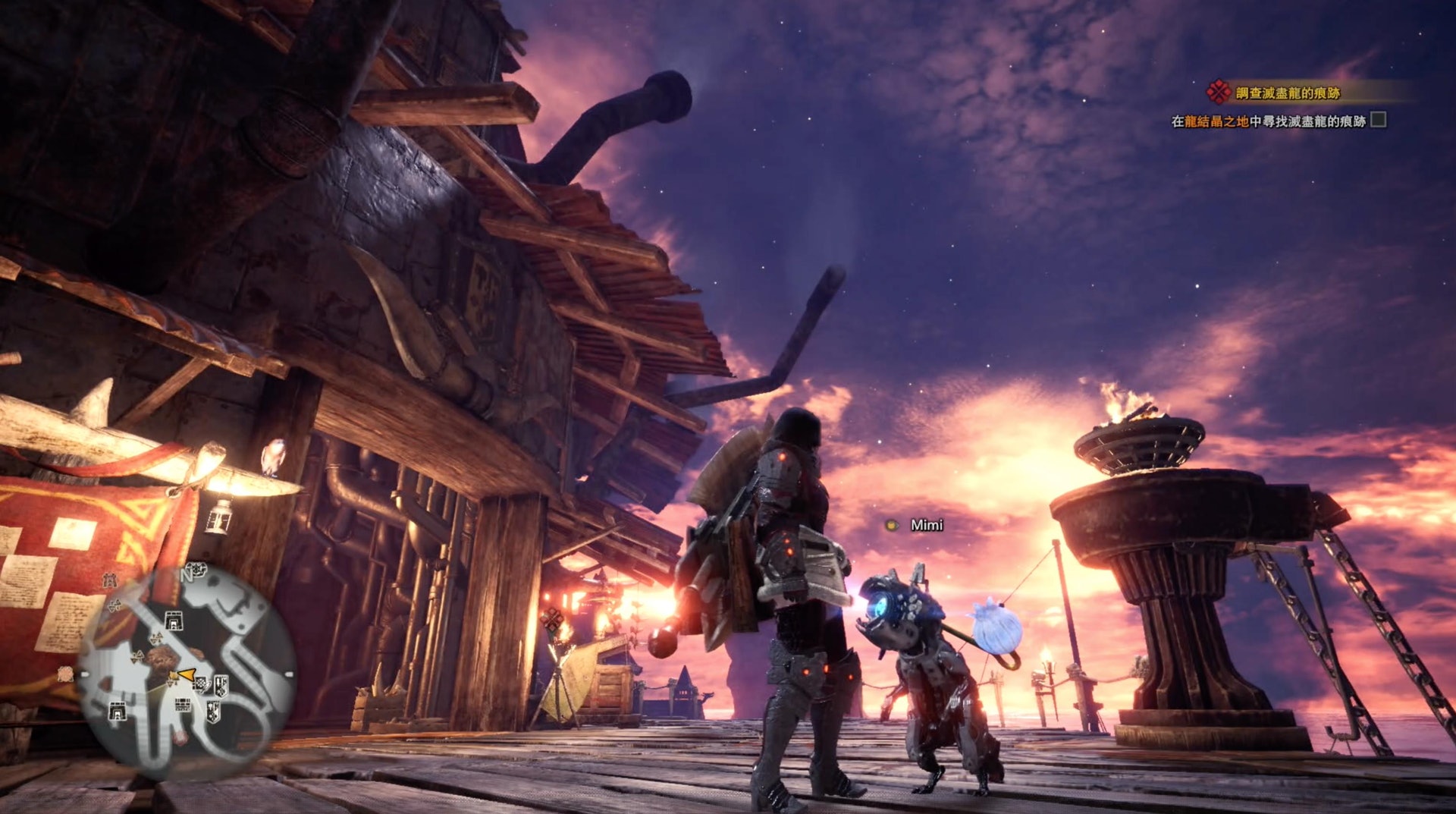Click the minimap north compass marker

(x=187, y=575)
